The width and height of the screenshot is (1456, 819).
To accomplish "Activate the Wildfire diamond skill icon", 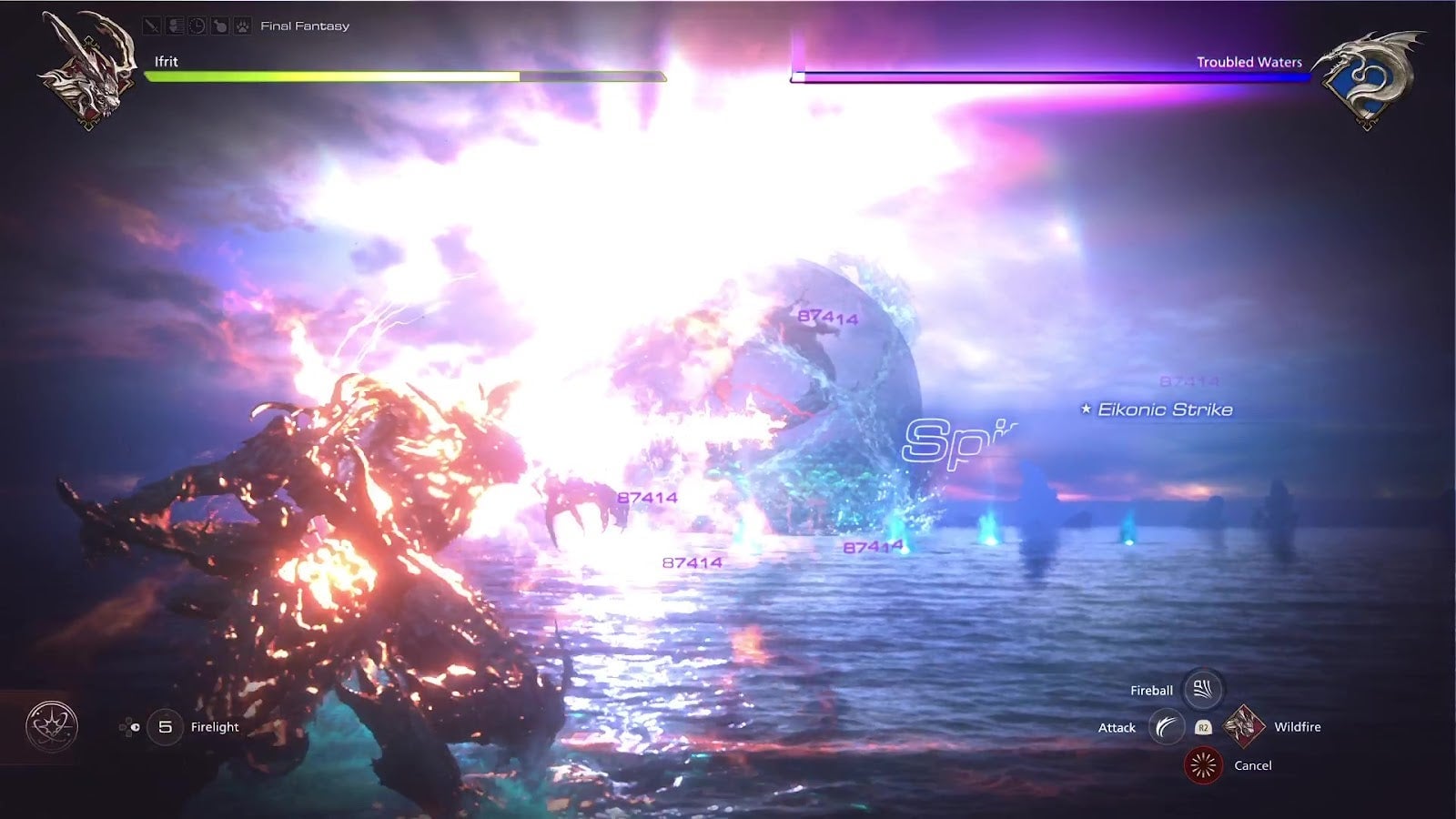I will click(1244, 725).
